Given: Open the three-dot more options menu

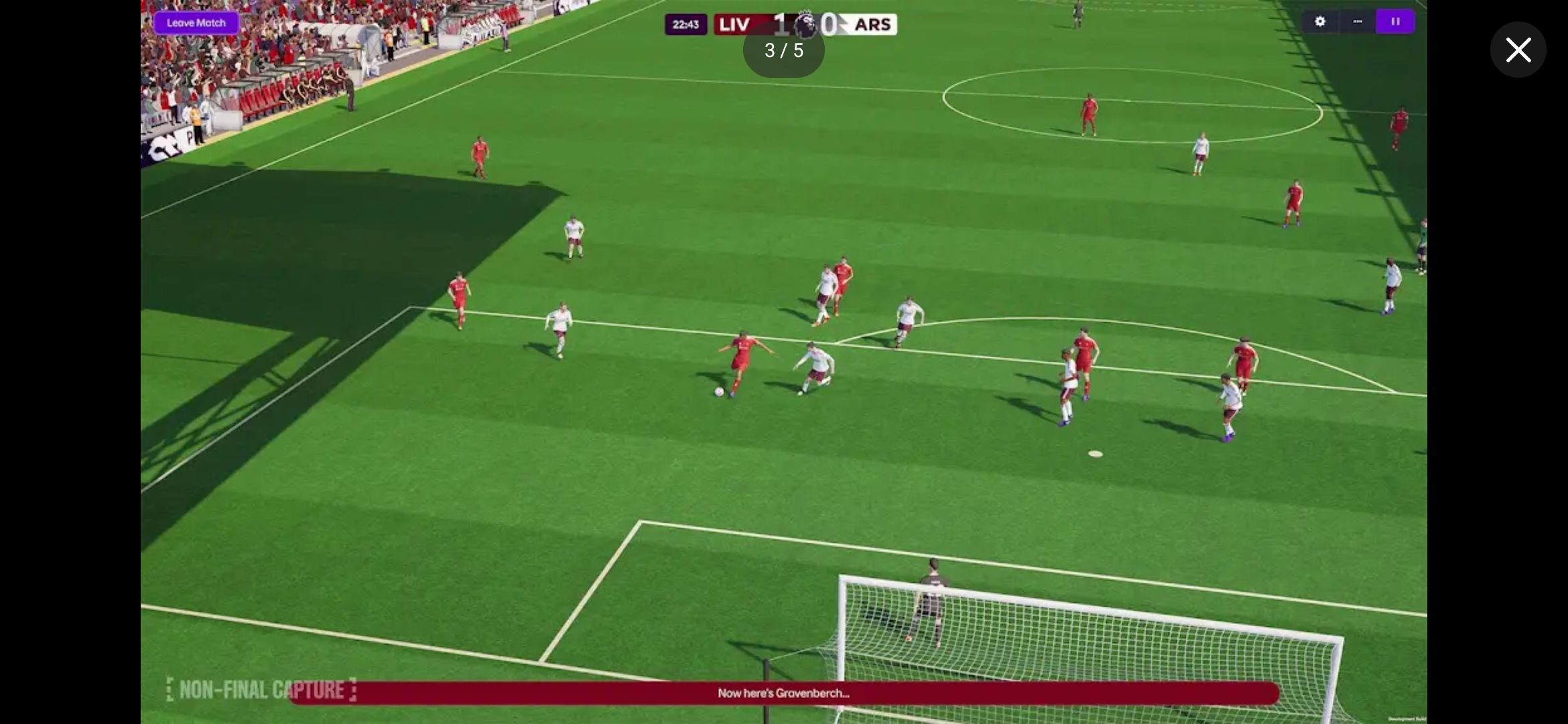Looking at the screenshot, I should click(x=1357, y=21).
